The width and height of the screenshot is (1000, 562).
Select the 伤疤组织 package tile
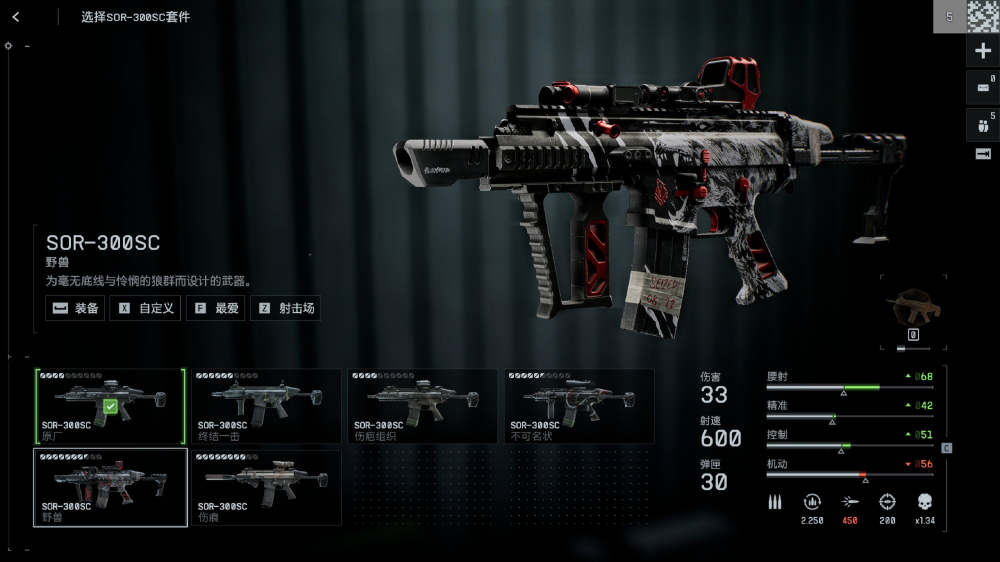(422, 406)
